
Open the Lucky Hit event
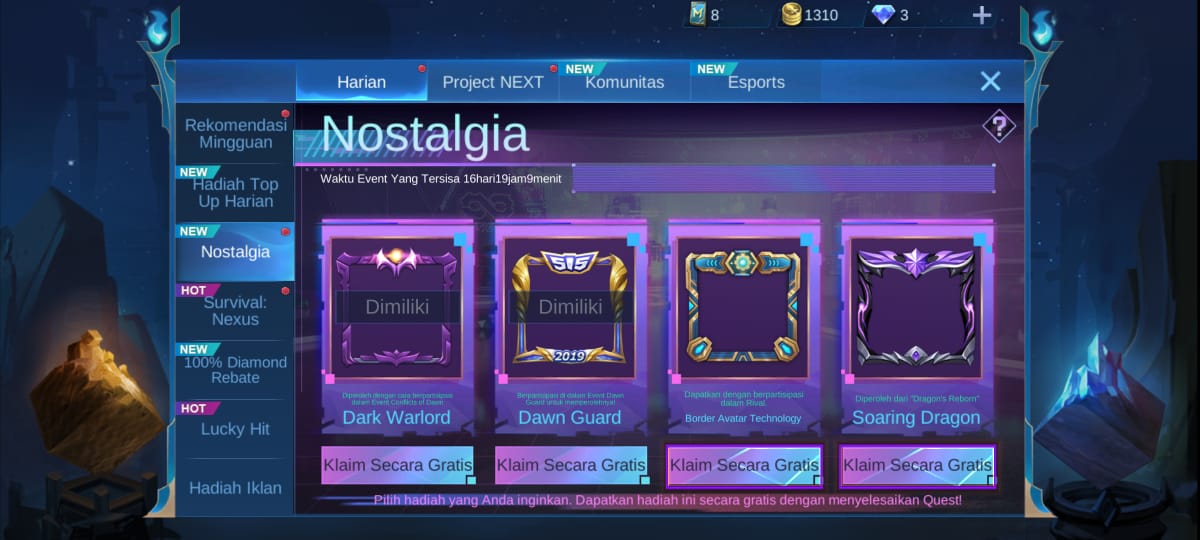point(235,429)
